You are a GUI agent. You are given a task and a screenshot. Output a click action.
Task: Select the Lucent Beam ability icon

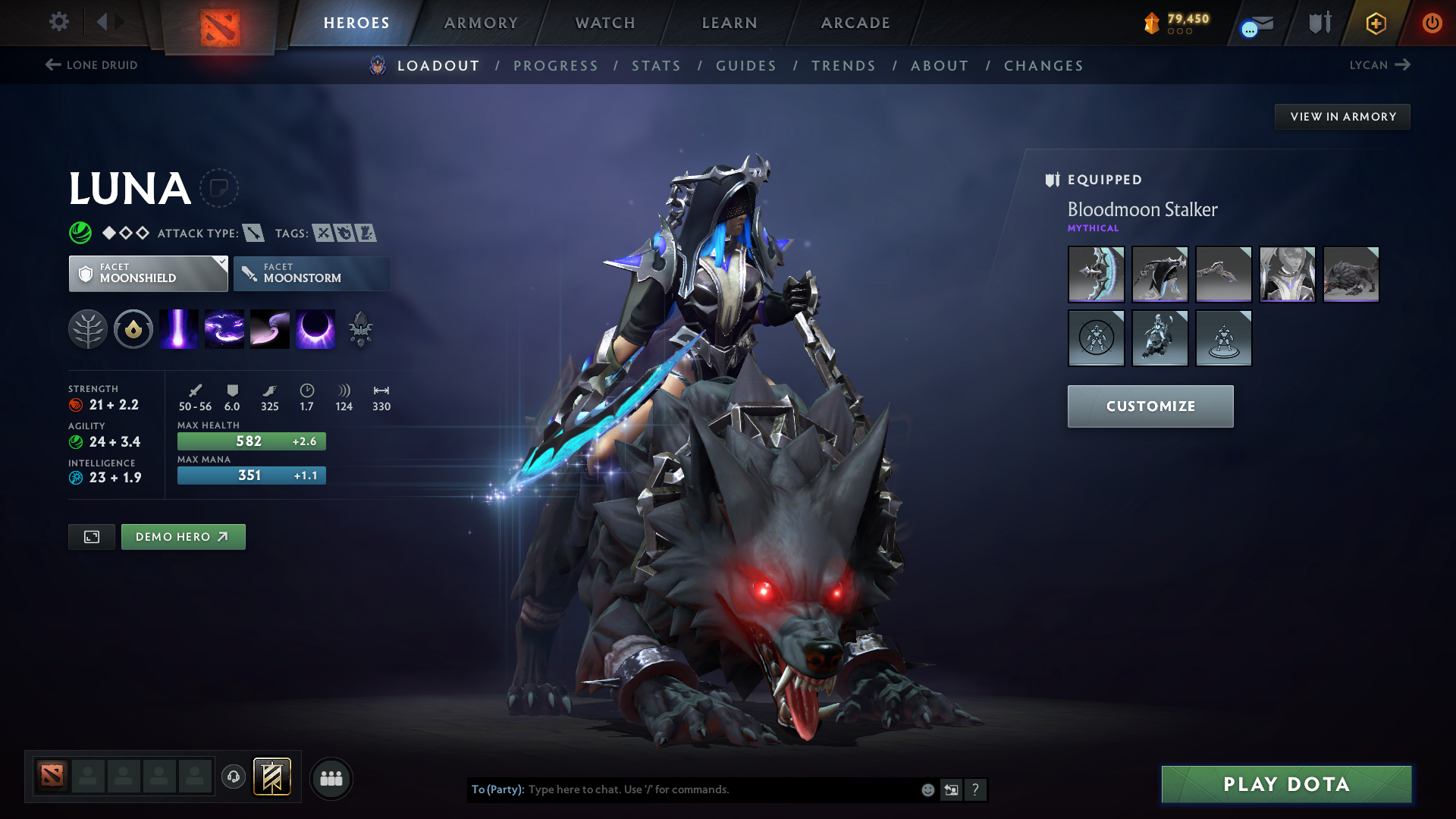point(178,328)
